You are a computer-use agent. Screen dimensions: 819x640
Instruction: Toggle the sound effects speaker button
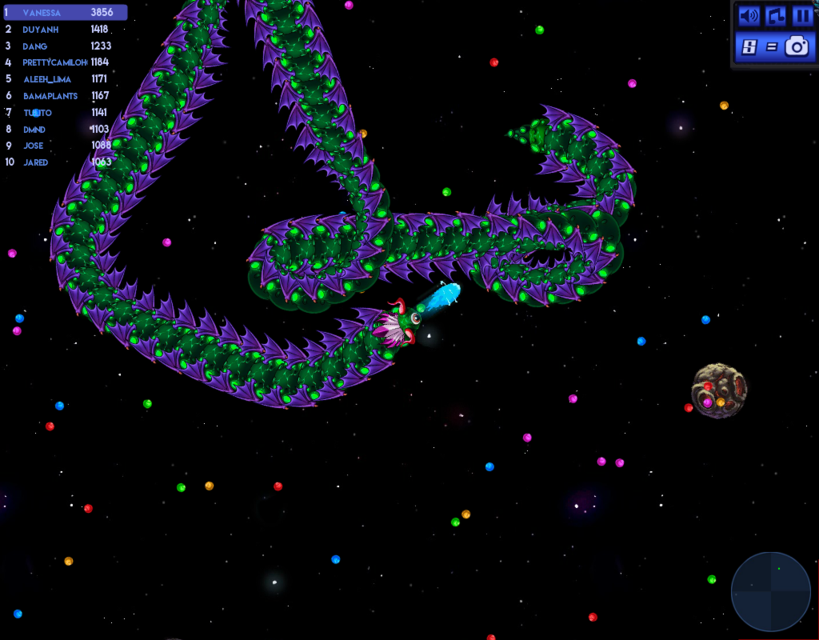[x=749, y=16]
